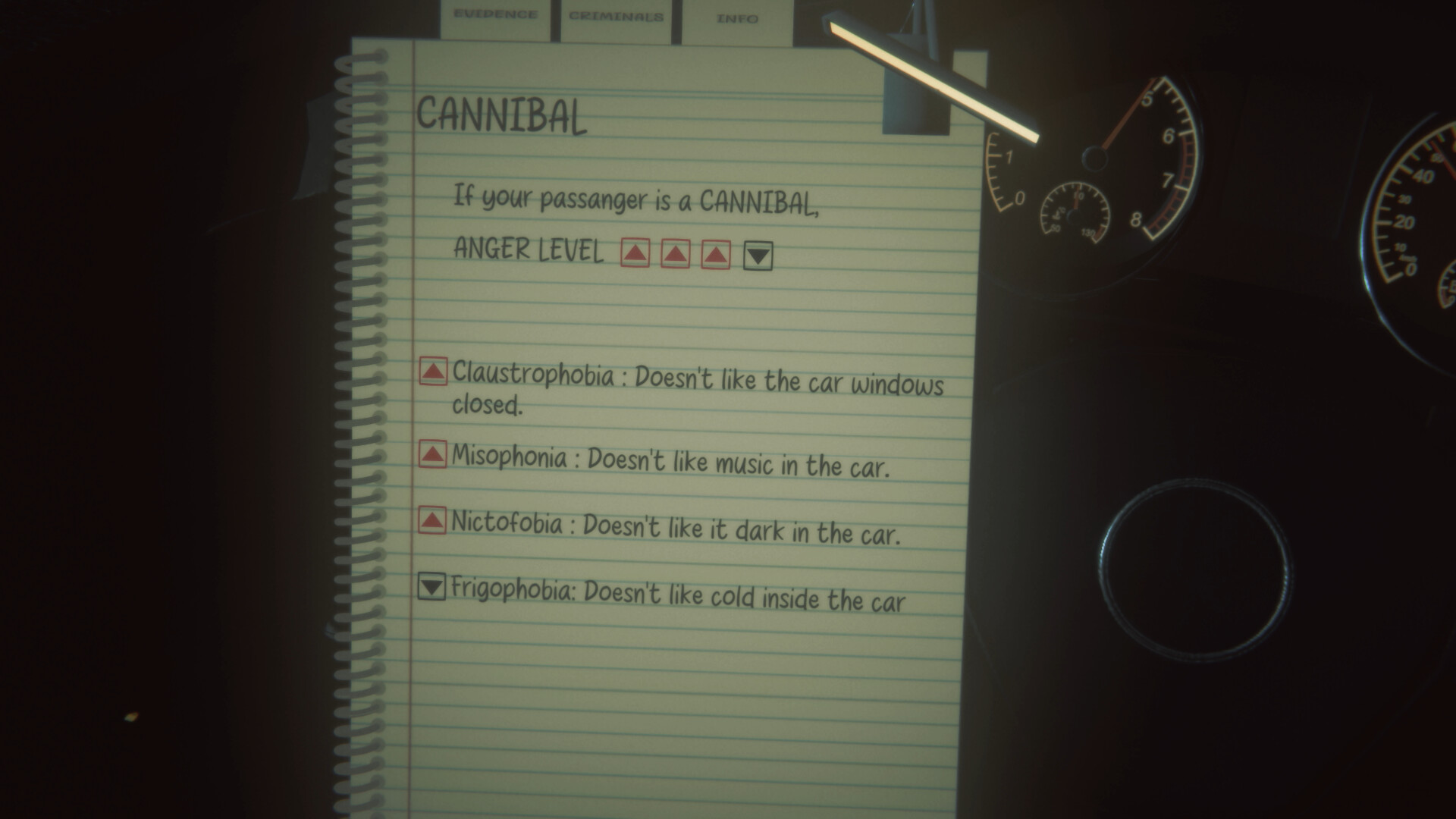The image size is (1456, 819).
Task: Select the INFO tab
Action: point(734,18)
